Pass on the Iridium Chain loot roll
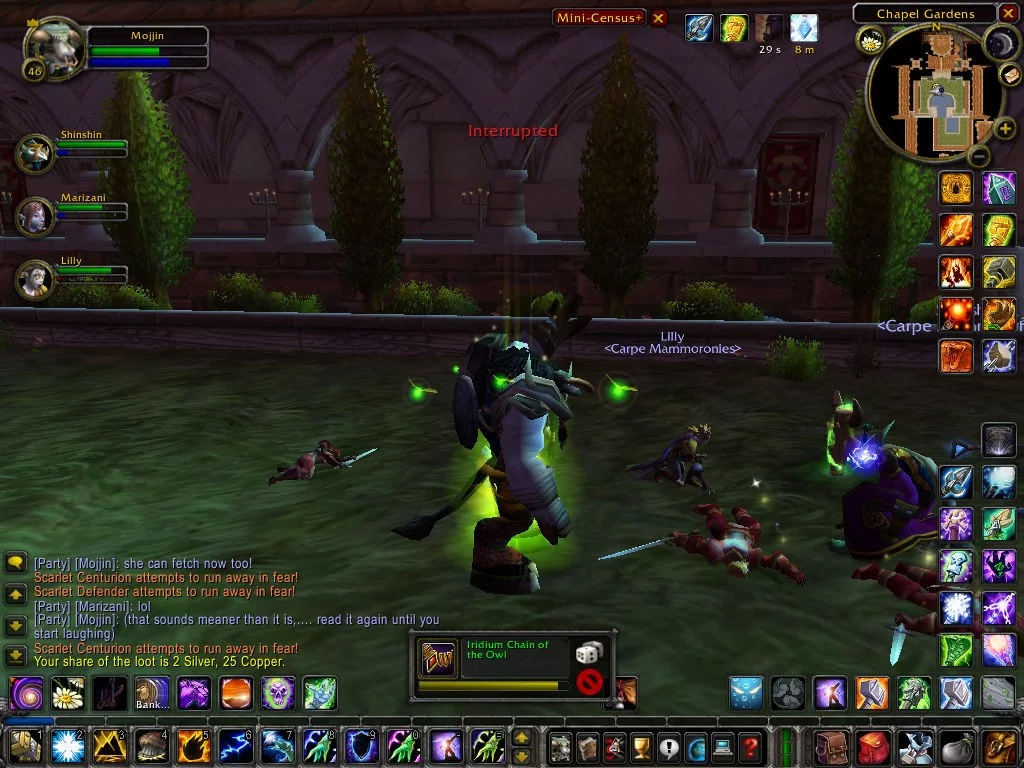The width and height of the screenshot is (1024, 768). pos(590,682)
